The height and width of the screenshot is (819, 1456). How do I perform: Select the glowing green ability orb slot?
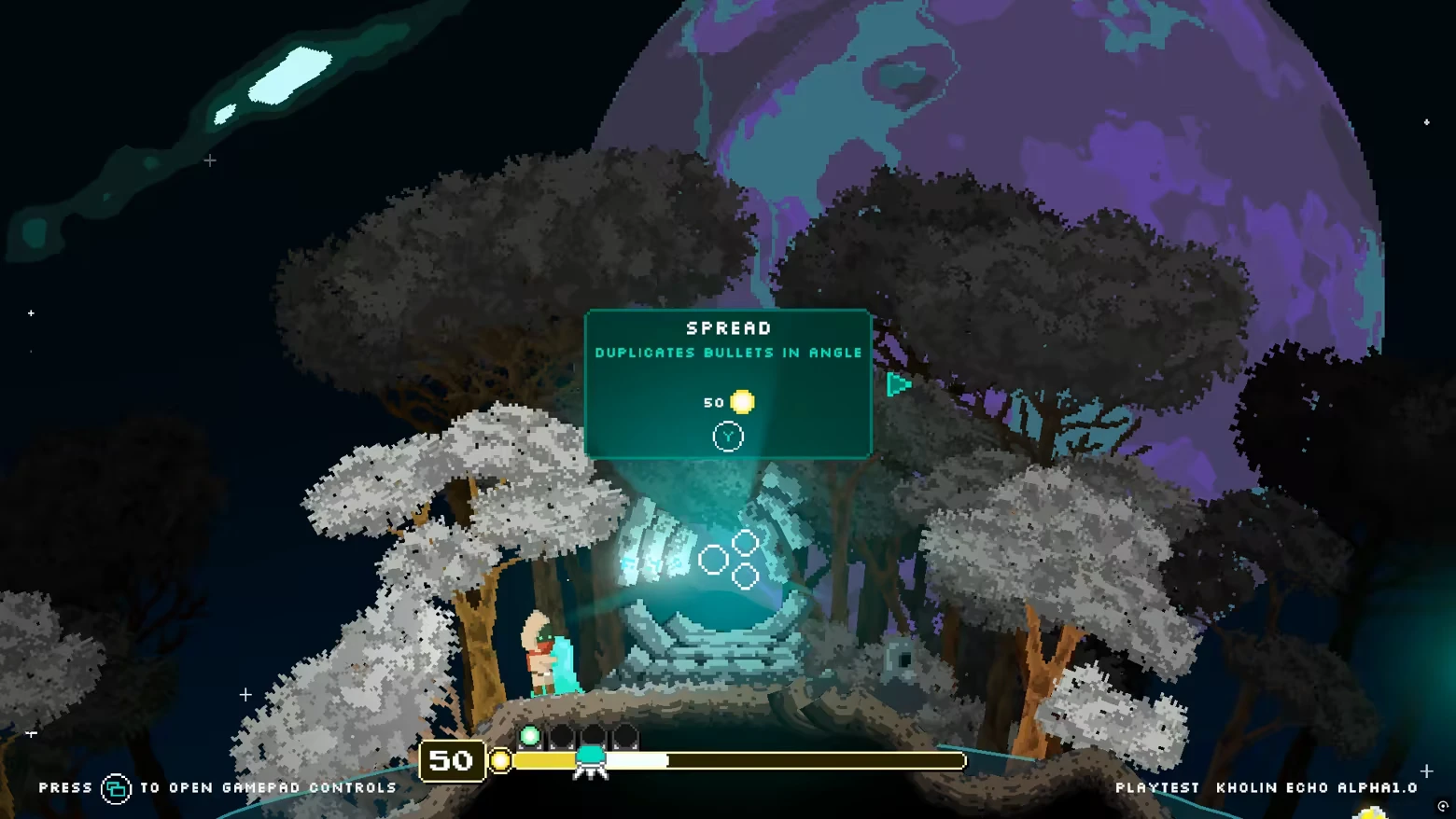click(530, 736)
